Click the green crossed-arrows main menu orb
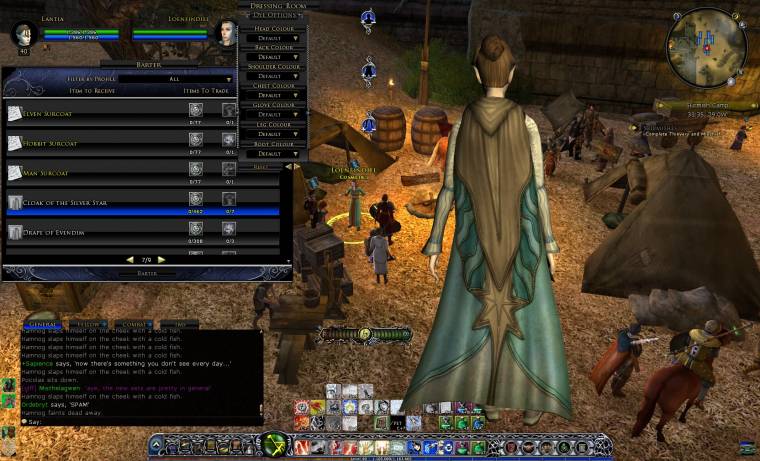The width and height of the screenshot is (760, 461). tap(274, 444)
